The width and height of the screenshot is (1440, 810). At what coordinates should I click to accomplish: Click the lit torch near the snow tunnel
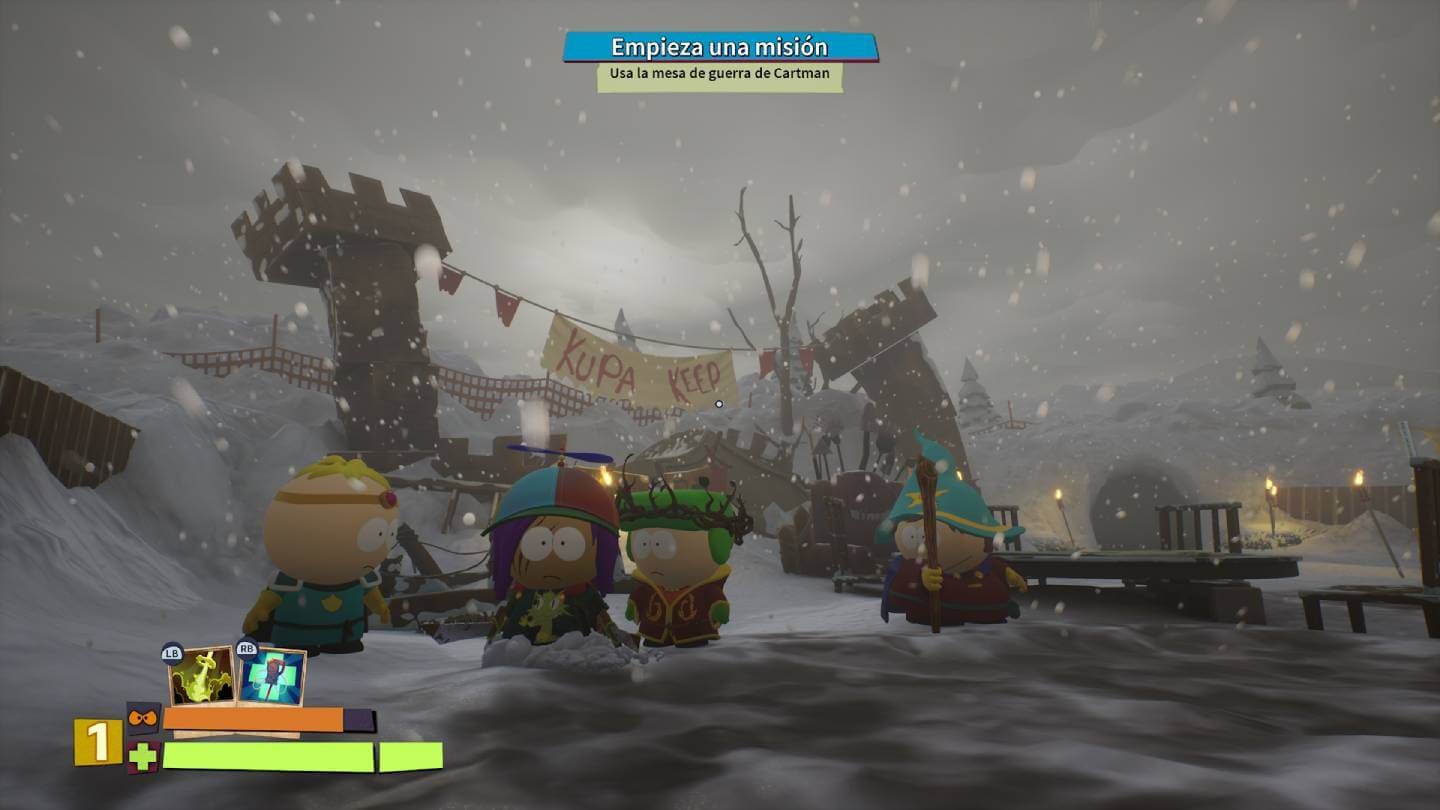point(1059,495)
